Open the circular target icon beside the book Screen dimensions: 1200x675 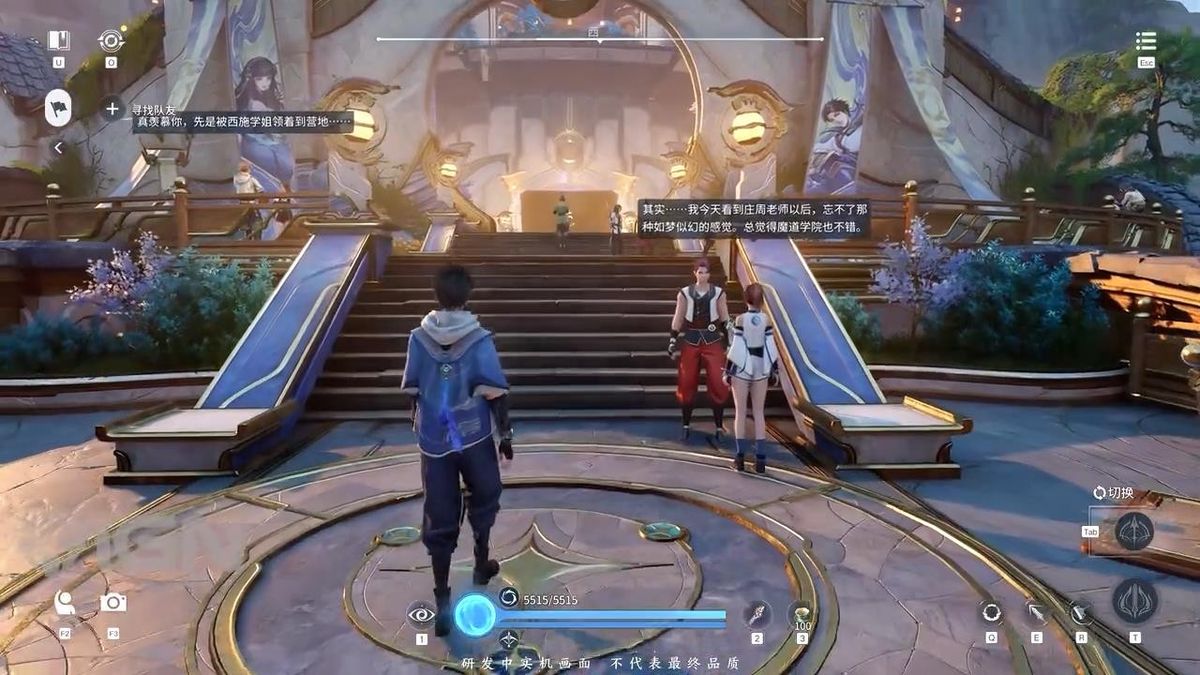[x=110, y=41]
